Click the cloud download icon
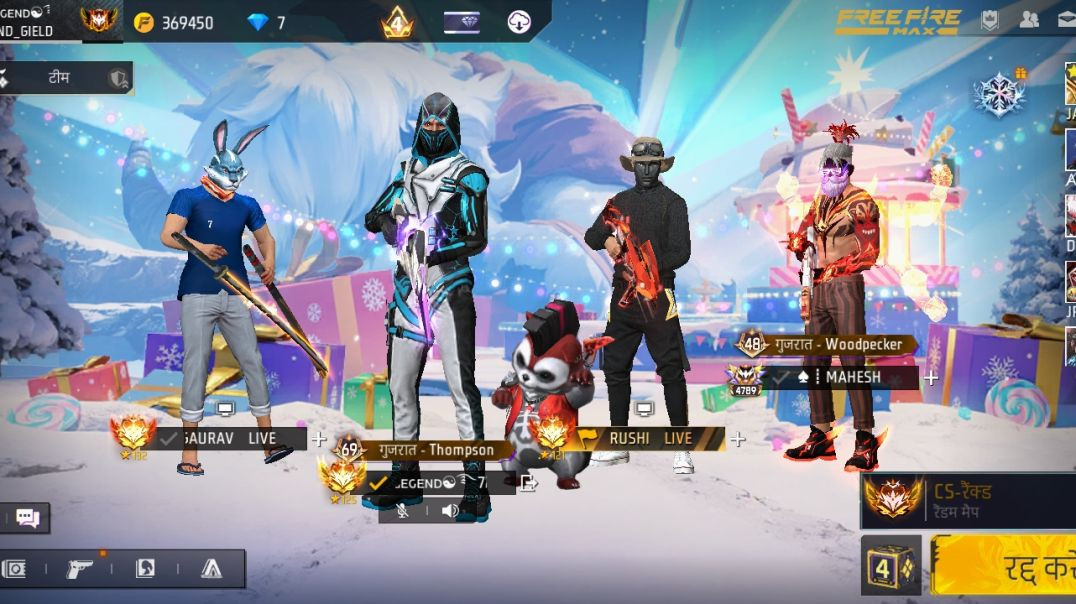 click(x=519, y=22)
